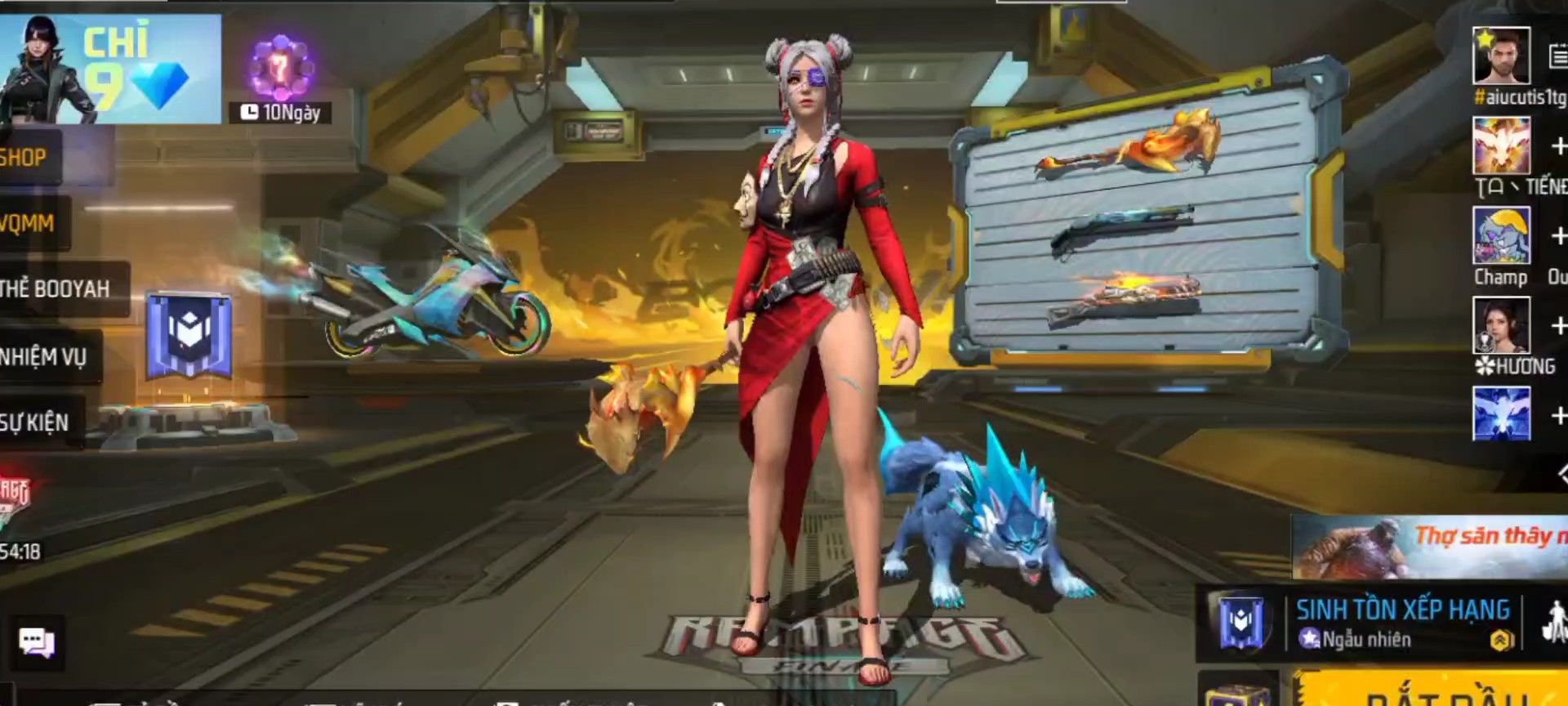The width and height of the screenshot is (1568, 706).
Task: Select the blue rank badge icon
Action: coord(189,336)
